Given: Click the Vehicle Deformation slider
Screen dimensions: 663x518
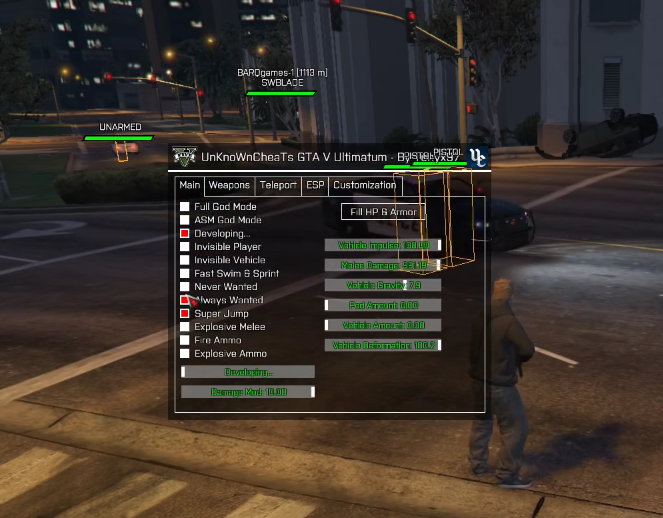Looking at the screenshot, I should [383, 345].
